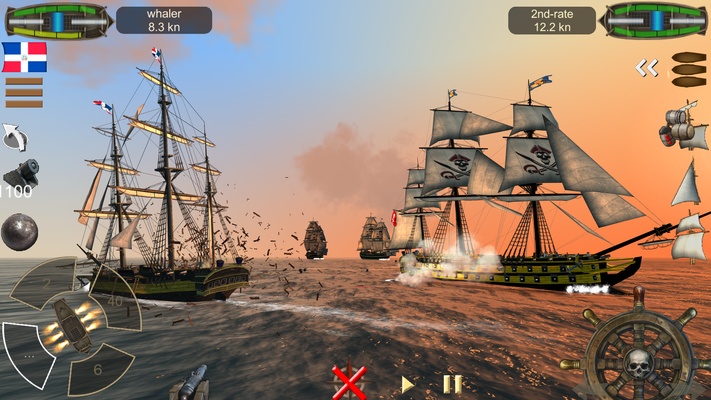Click the curved arrow turn-around icon
This screenshot has height=400, width=711.
tap(15, 136)
